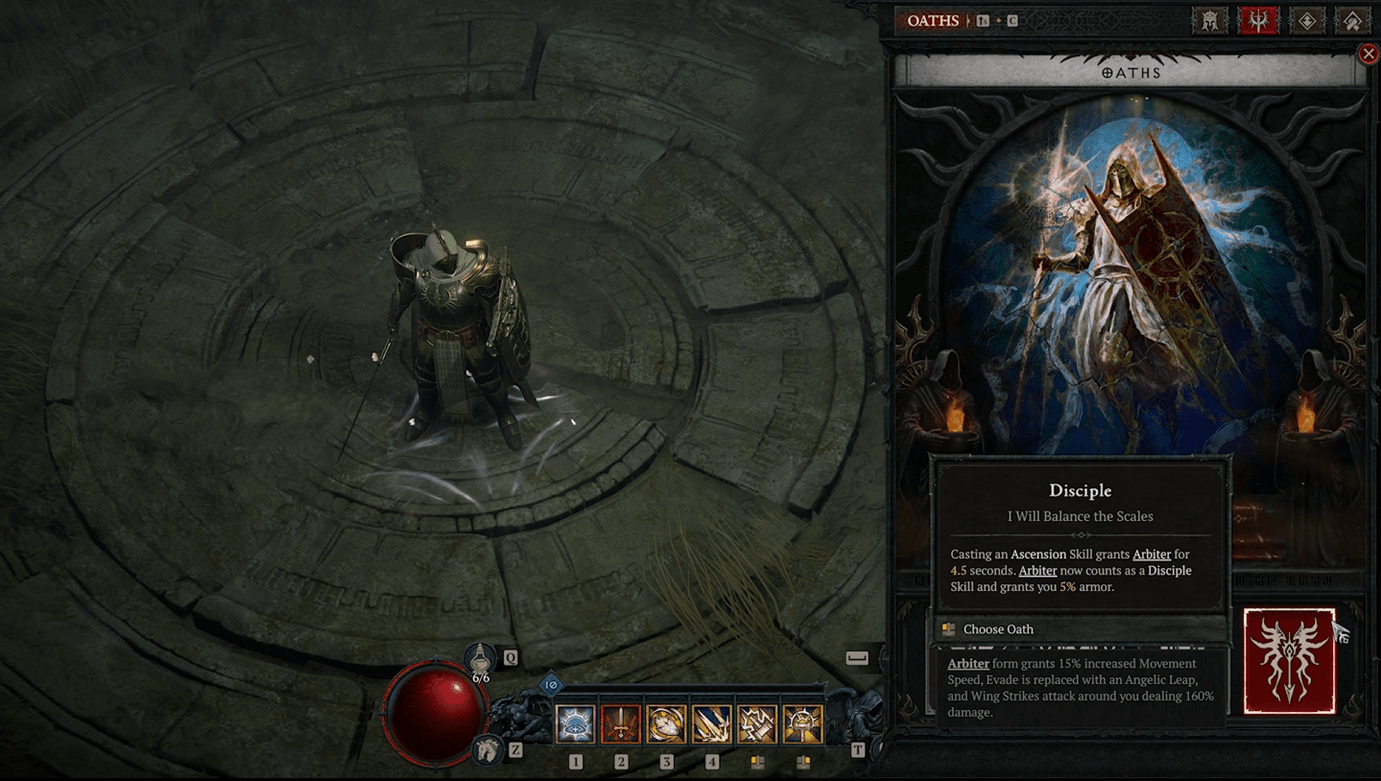
Task: Select the Disciple oath winged emblem
Action: pos(1289,660)
